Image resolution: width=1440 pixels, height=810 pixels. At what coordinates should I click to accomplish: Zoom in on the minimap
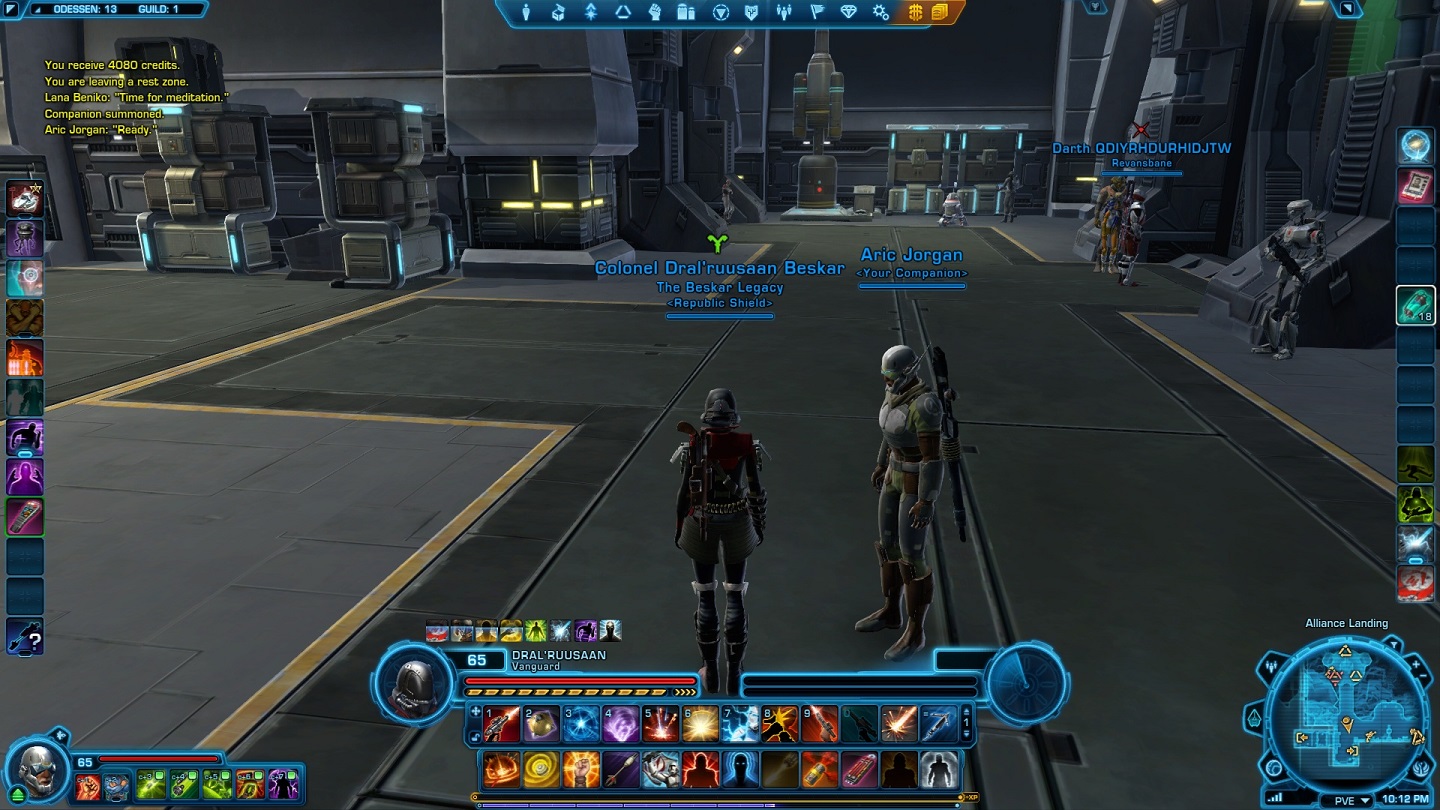[1416, 665]
